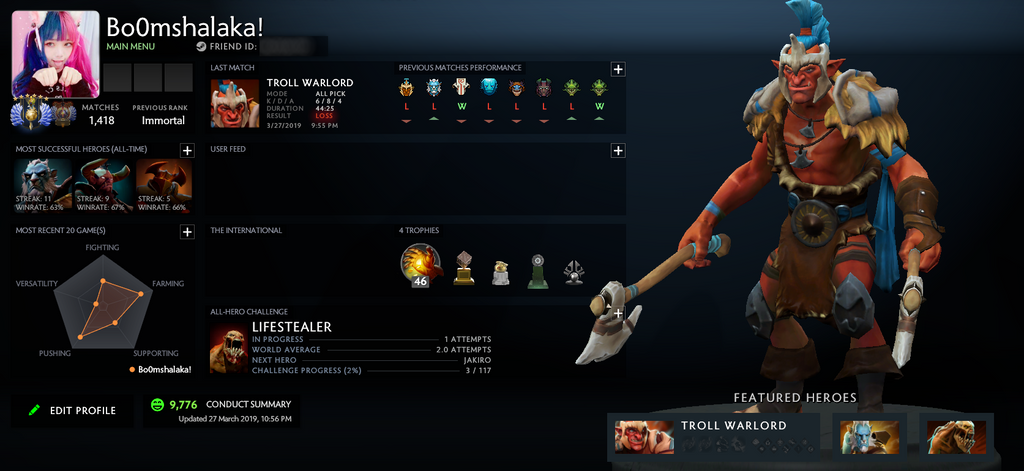The width and height of the screenshot is (1024, 471).
Task: Select the Morphling previous match icon
Action: tap(488, 88)
